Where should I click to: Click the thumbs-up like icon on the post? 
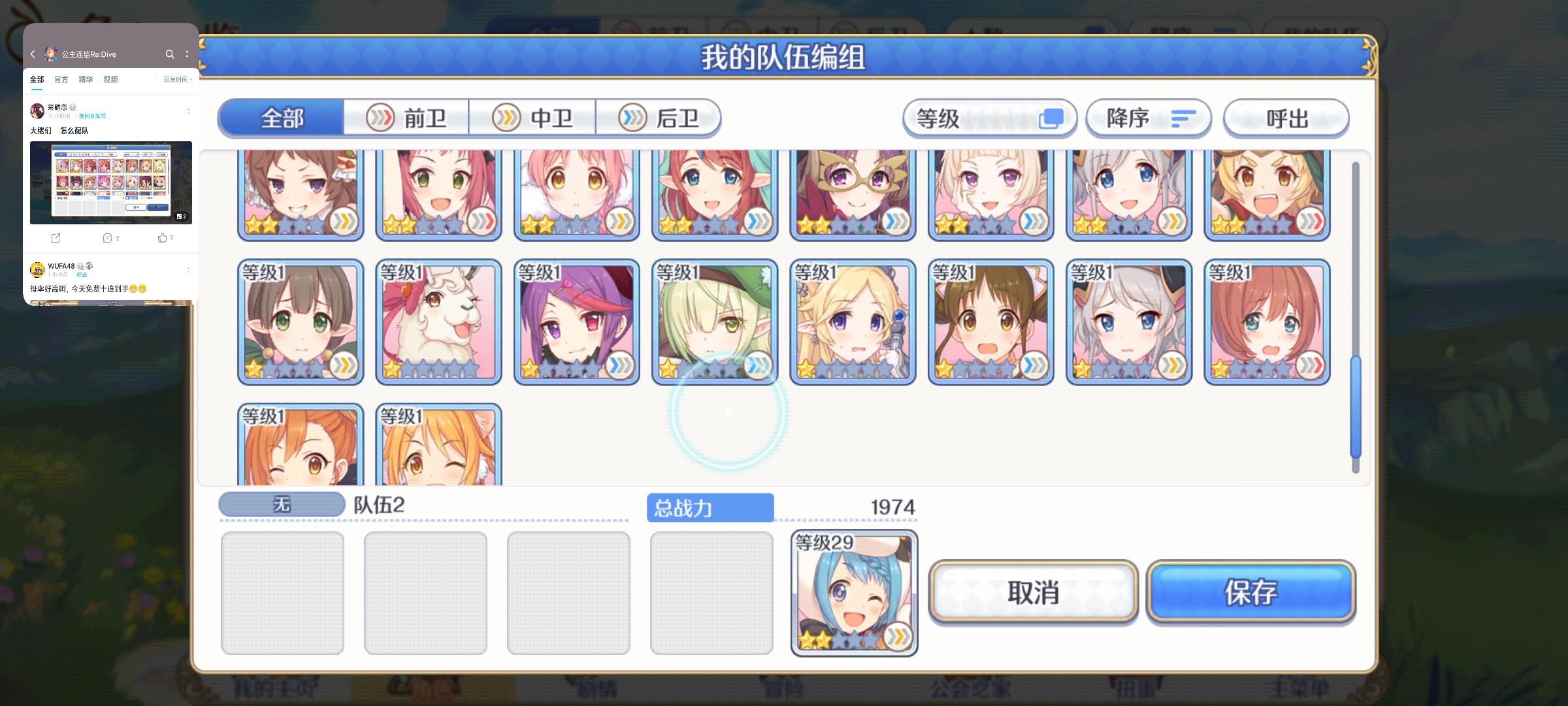coord(164,238)
